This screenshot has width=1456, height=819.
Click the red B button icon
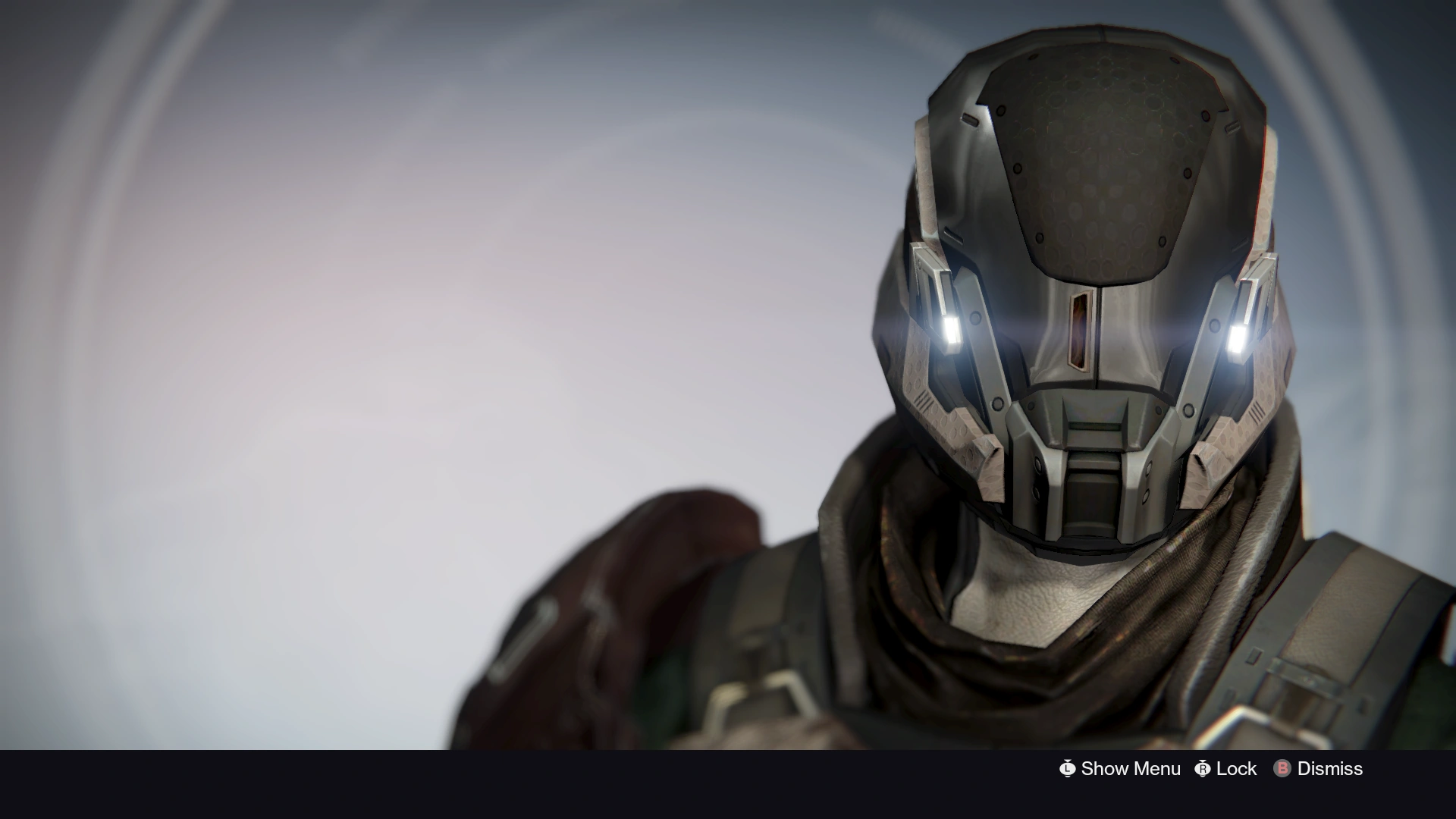pos(1283,769)
